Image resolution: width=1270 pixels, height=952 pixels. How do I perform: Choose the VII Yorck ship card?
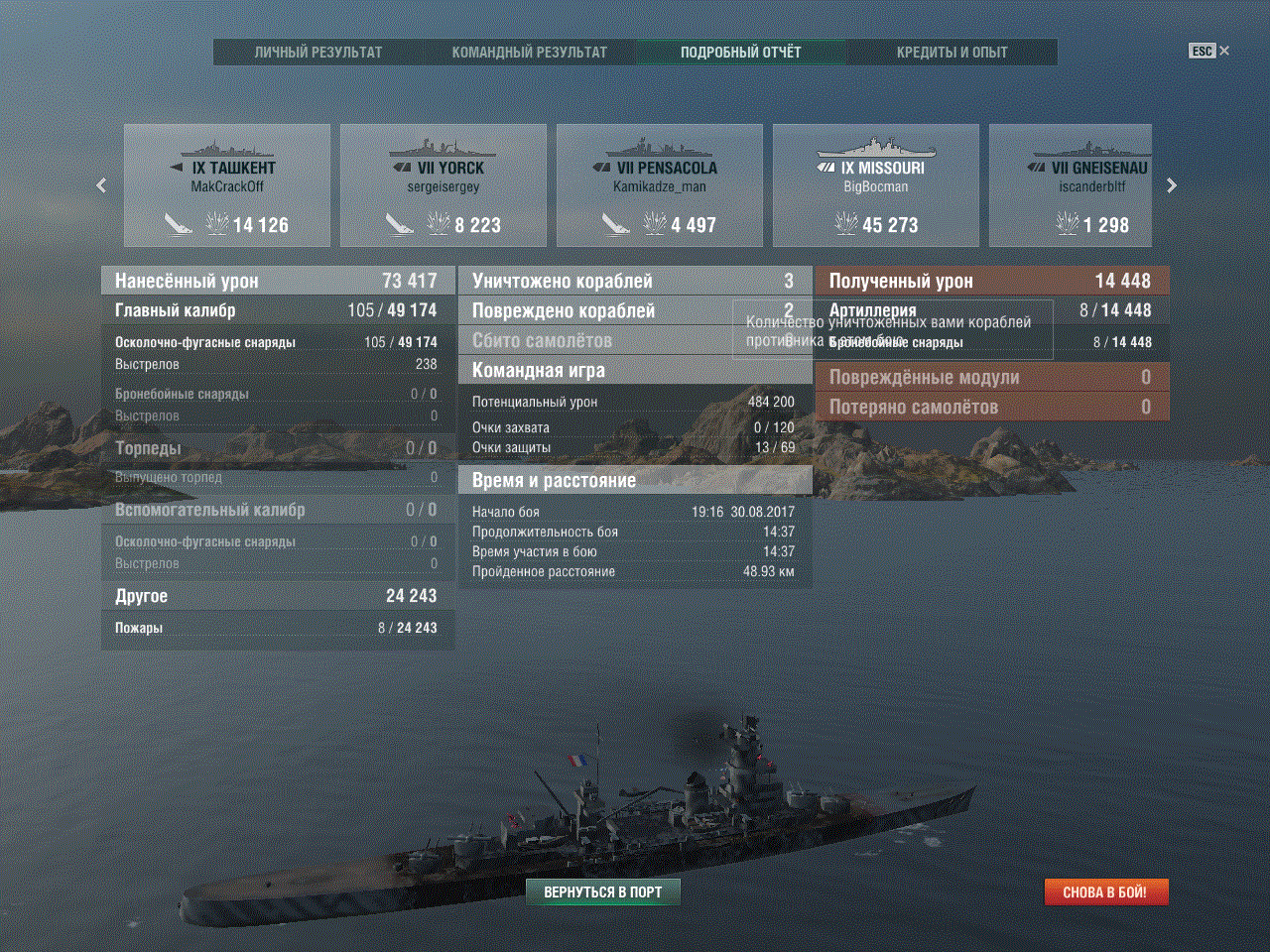click(x=444, y=185)
